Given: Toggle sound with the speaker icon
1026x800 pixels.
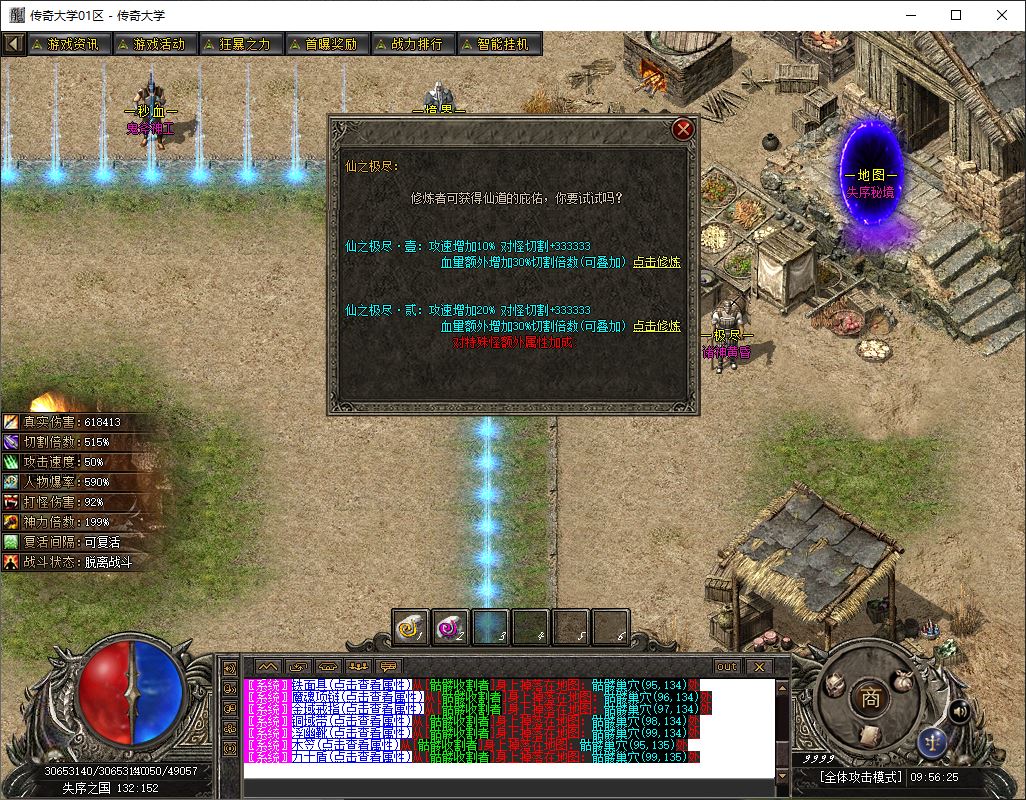Looking at the screenshot, I should [960, 711].
